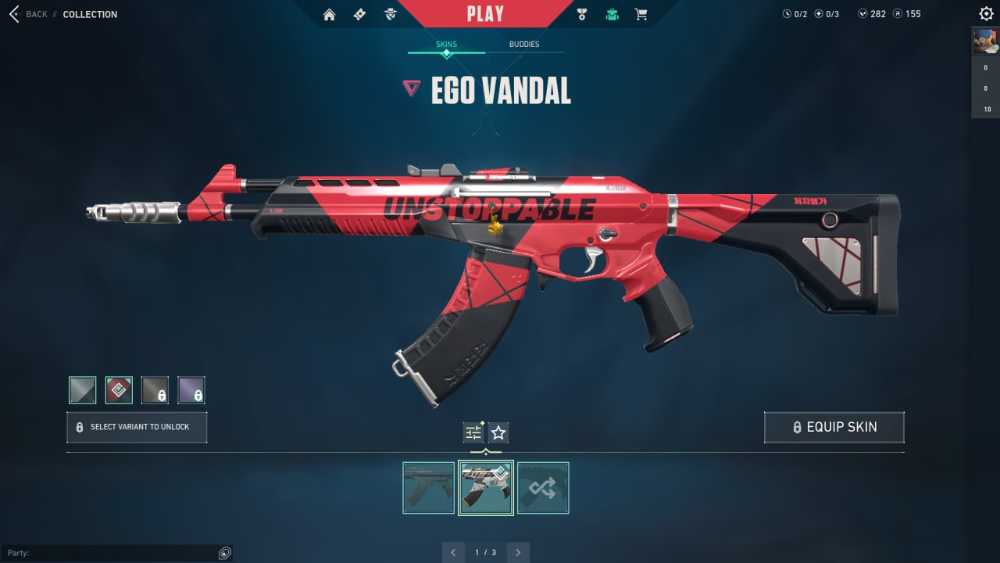Open the career medal icon
Image resolution: width=1000 pixels, height=563 pixels.
[583, 14]
